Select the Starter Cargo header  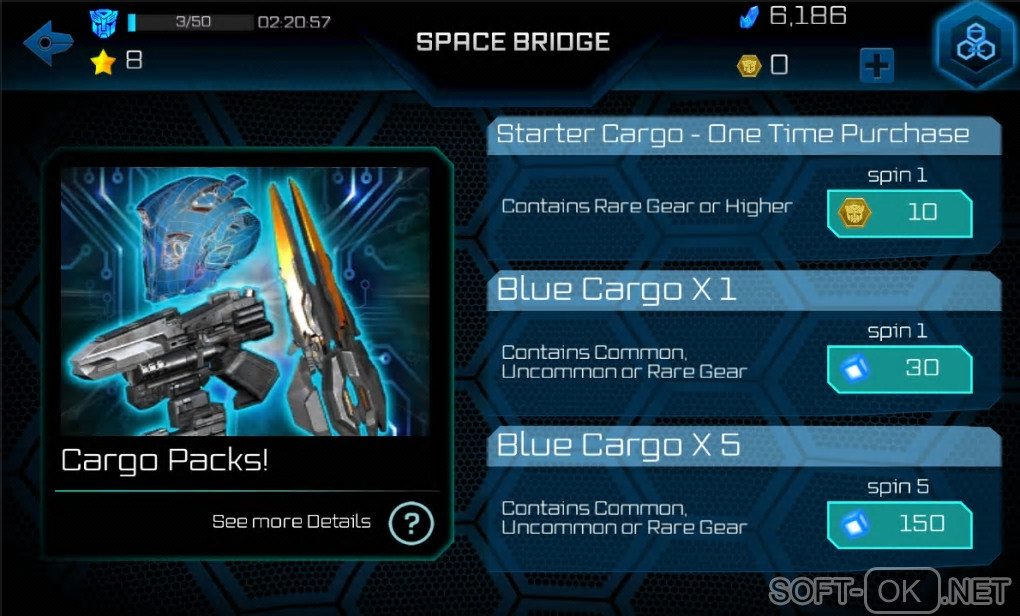[733, 134]
